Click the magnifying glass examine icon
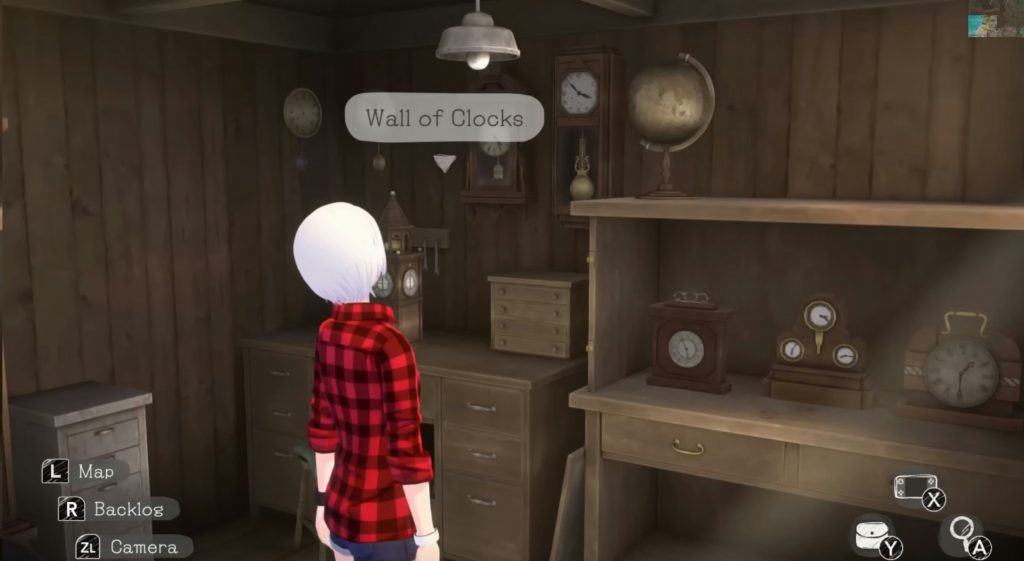The width and height of the screenshot is (1024, 561). [x=960, y=532]
